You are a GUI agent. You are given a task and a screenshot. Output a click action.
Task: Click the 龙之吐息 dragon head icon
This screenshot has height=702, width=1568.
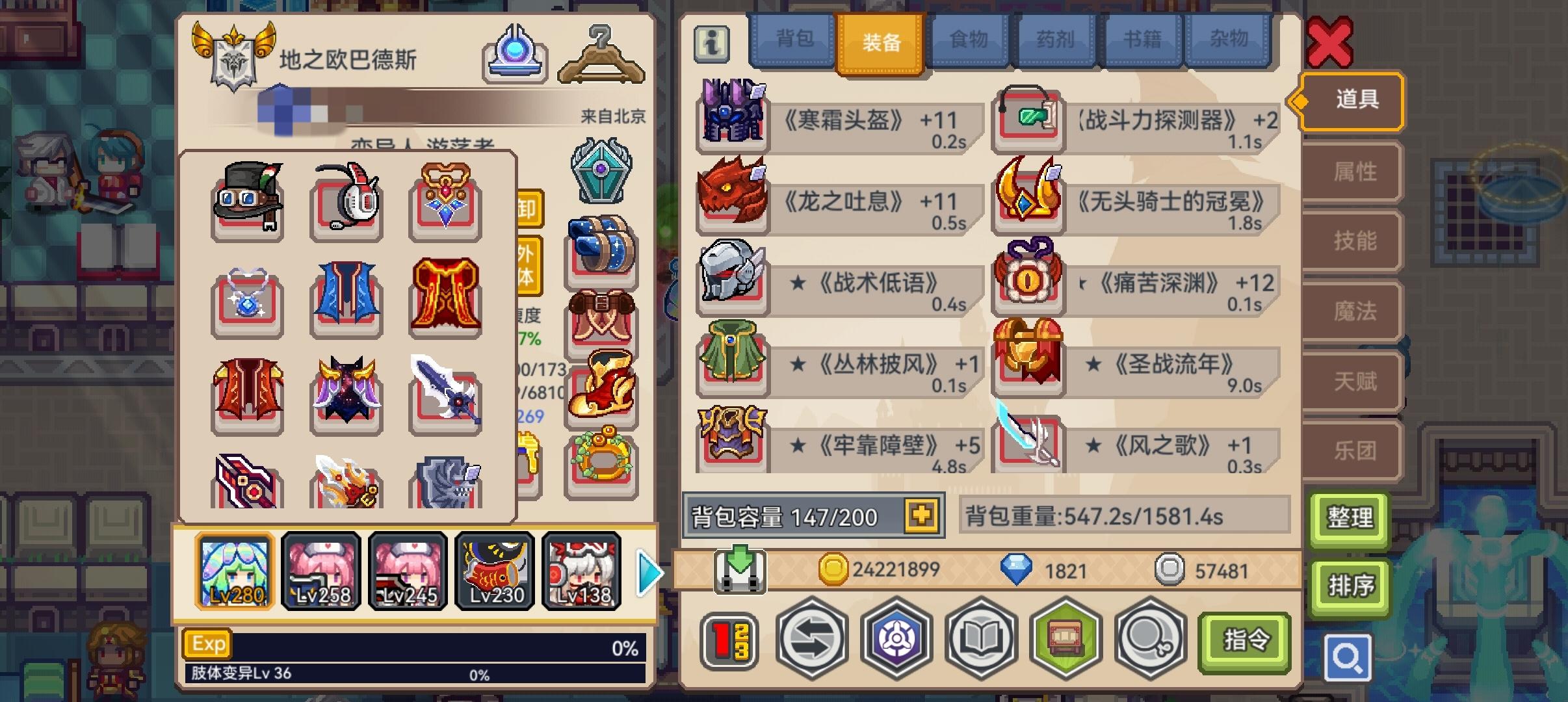pos(731,201)
